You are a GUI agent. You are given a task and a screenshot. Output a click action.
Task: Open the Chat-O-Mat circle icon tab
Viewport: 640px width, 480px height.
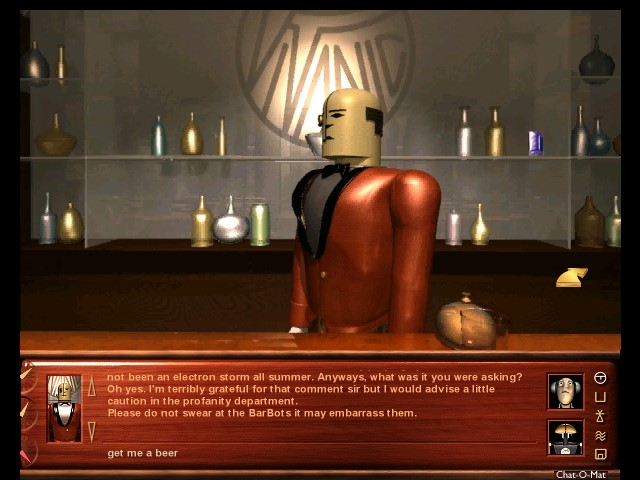click(x=600, y=378)
